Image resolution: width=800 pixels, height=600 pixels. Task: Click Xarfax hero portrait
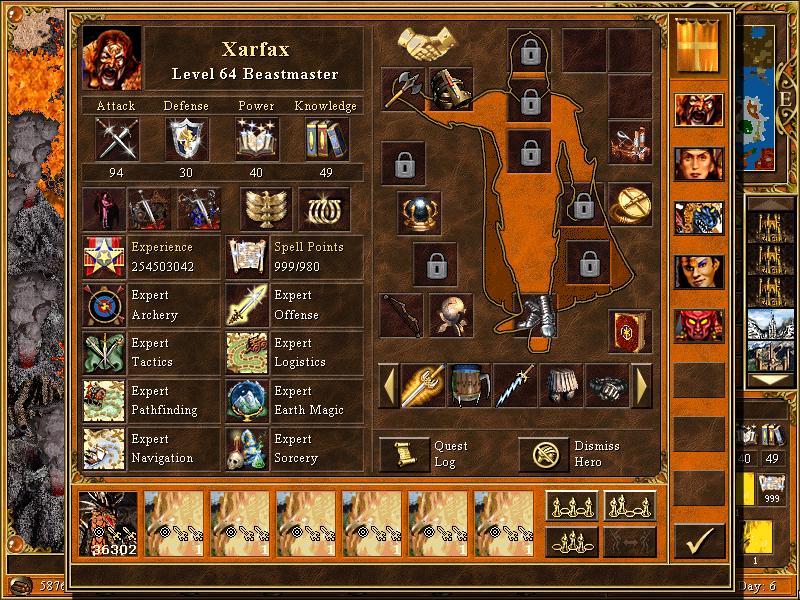[112, 58]
